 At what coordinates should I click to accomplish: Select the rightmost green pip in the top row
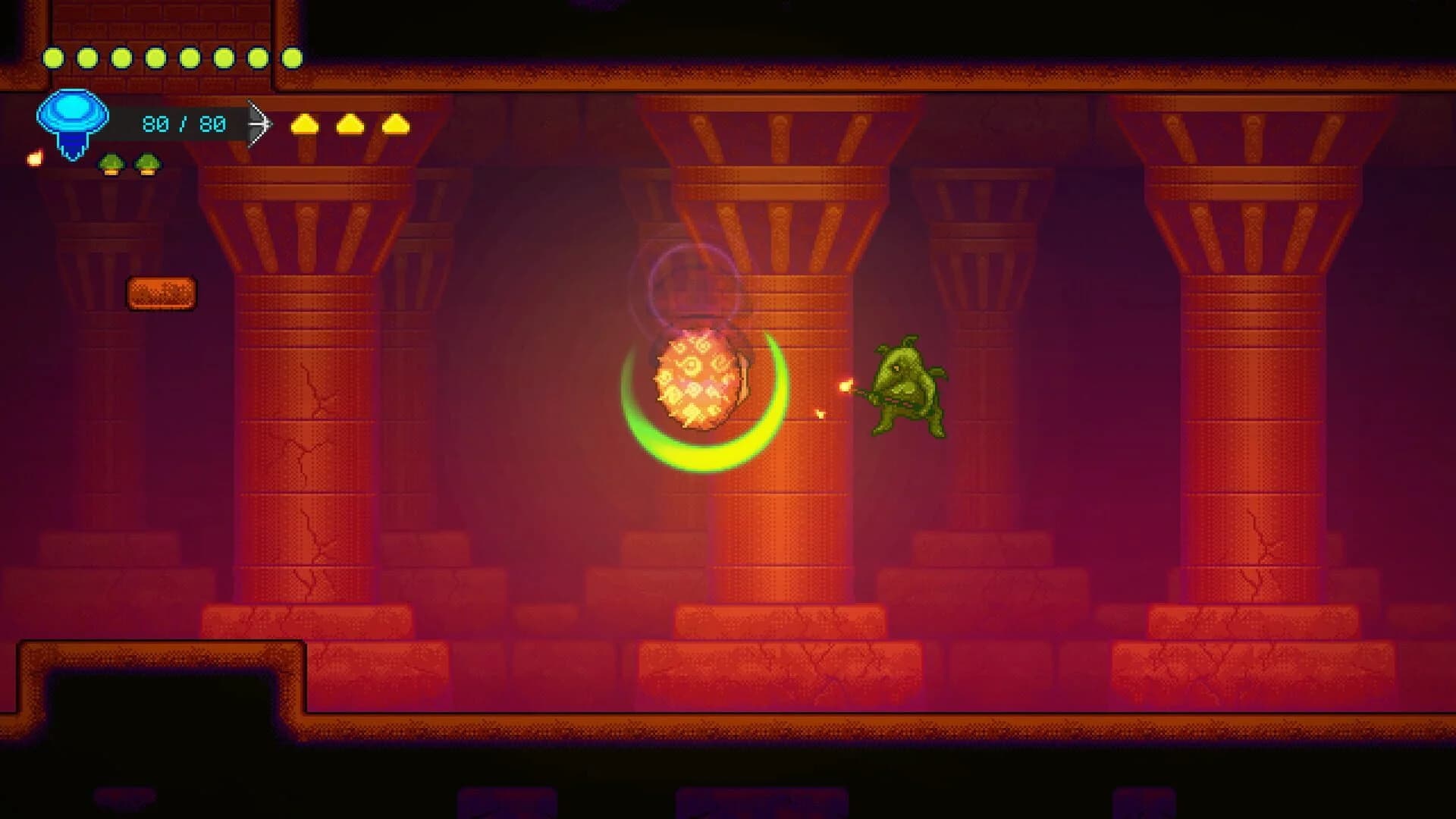pyautogui.click(x=294, y=58)
